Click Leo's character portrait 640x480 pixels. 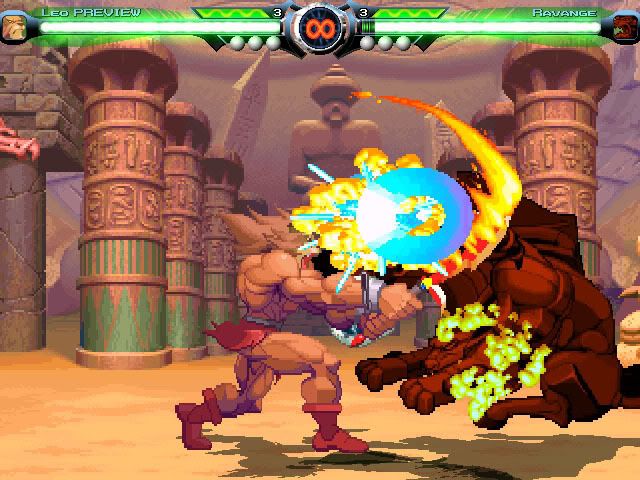[14, 27]
